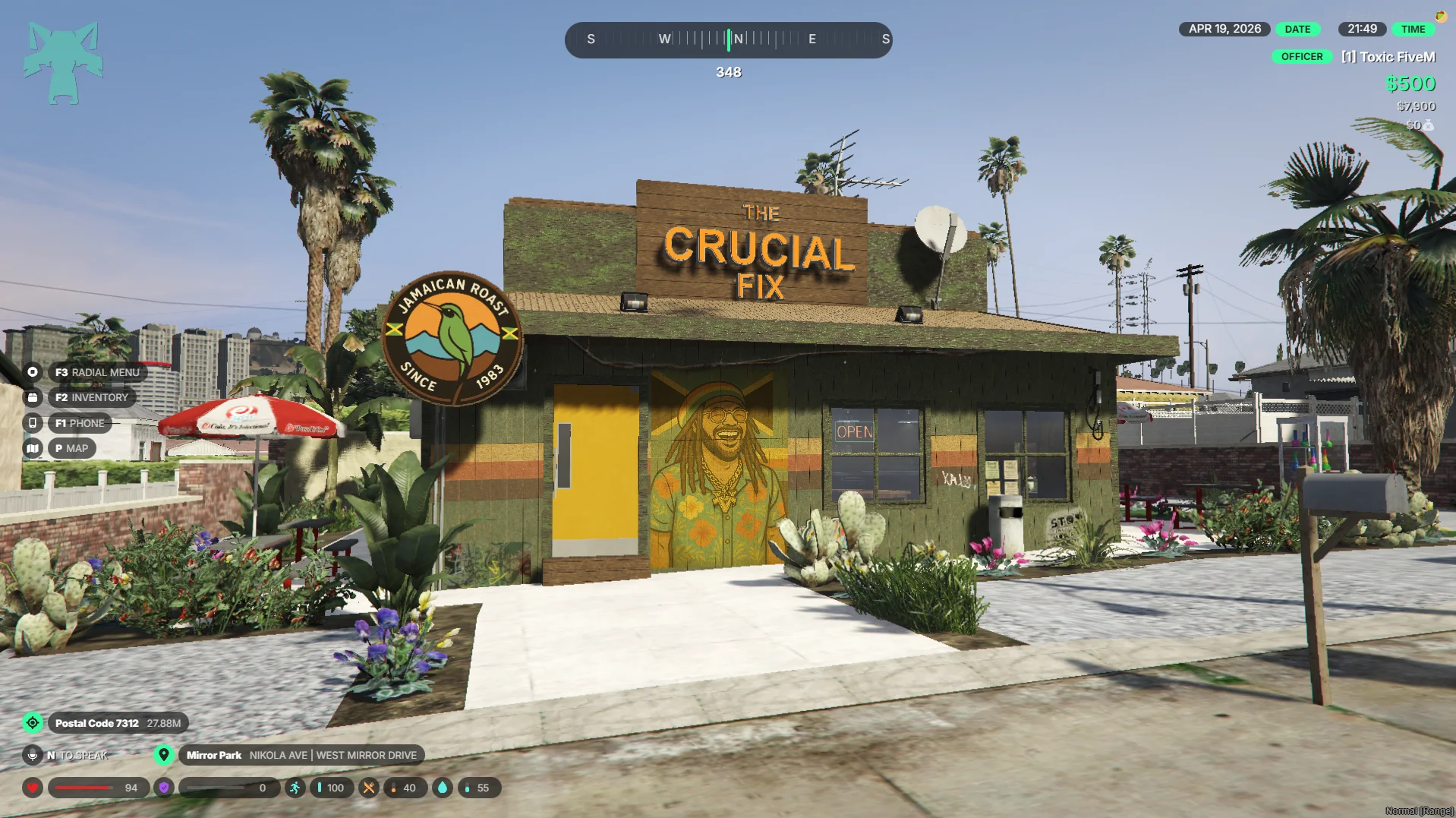Click the purple armor shield icon
Screen dimensions: 1456x818
point(164,788)
